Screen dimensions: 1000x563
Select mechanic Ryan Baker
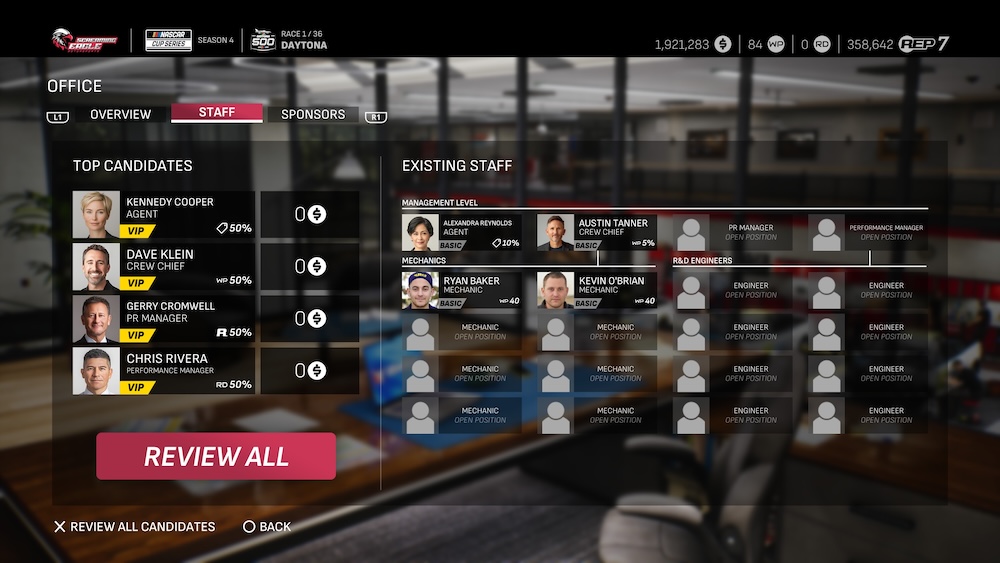point(461,290)
